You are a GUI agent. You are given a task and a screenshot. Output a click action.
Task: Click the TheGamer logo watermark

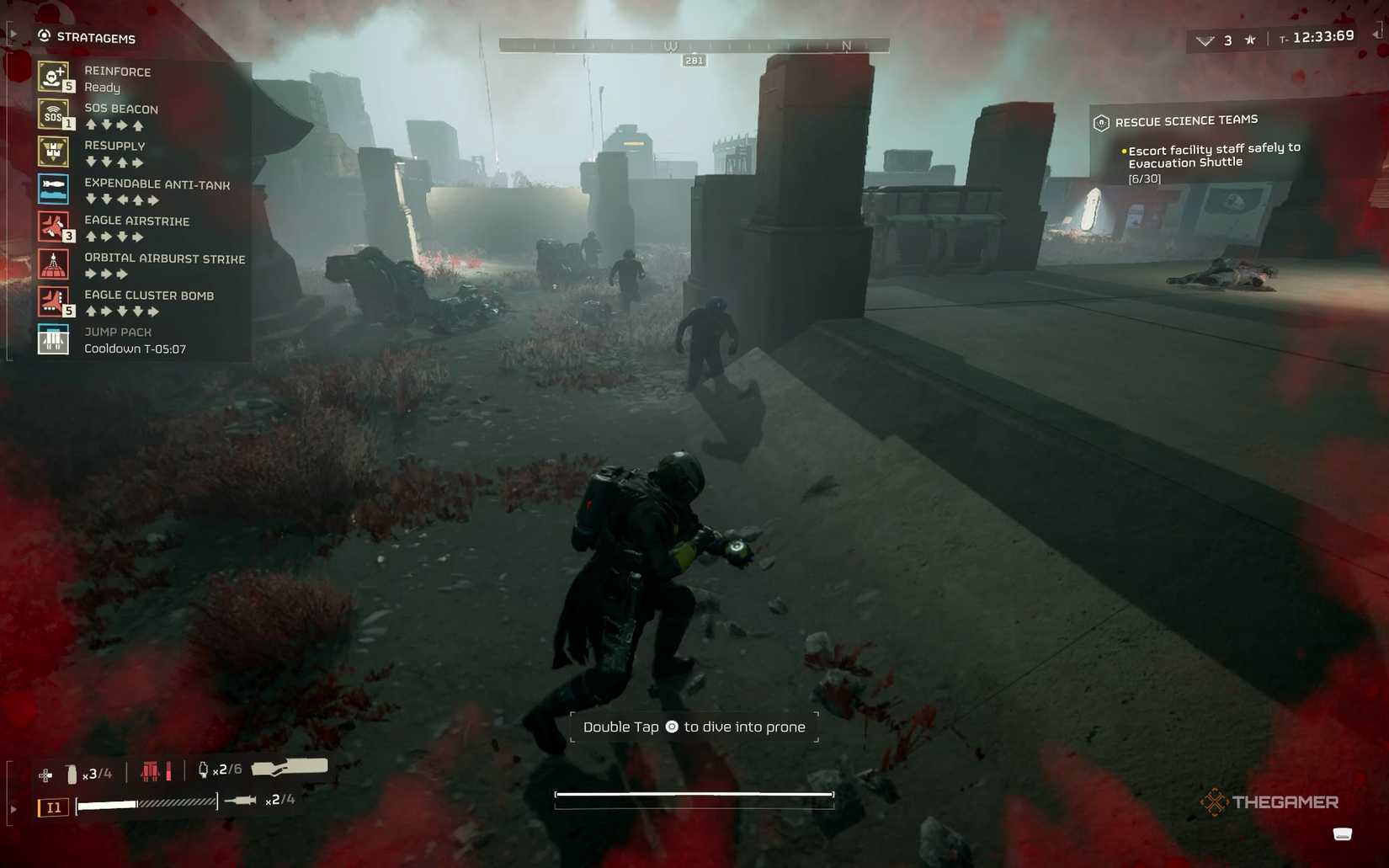pos(1271,802)
